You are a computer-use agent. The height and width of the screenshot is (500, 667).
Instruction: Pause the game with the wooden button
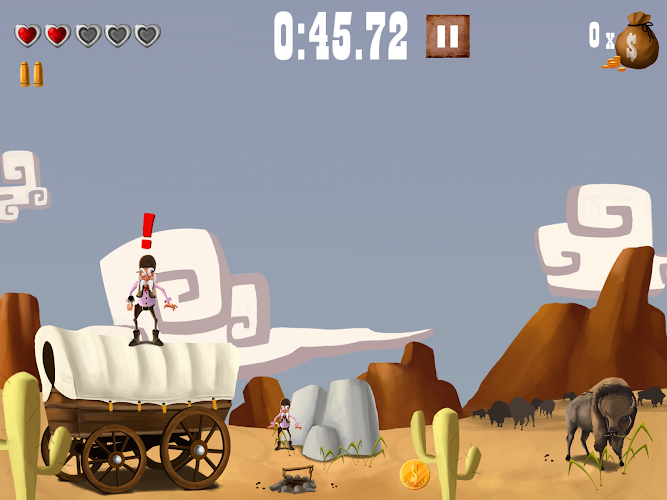pos(447,36)
